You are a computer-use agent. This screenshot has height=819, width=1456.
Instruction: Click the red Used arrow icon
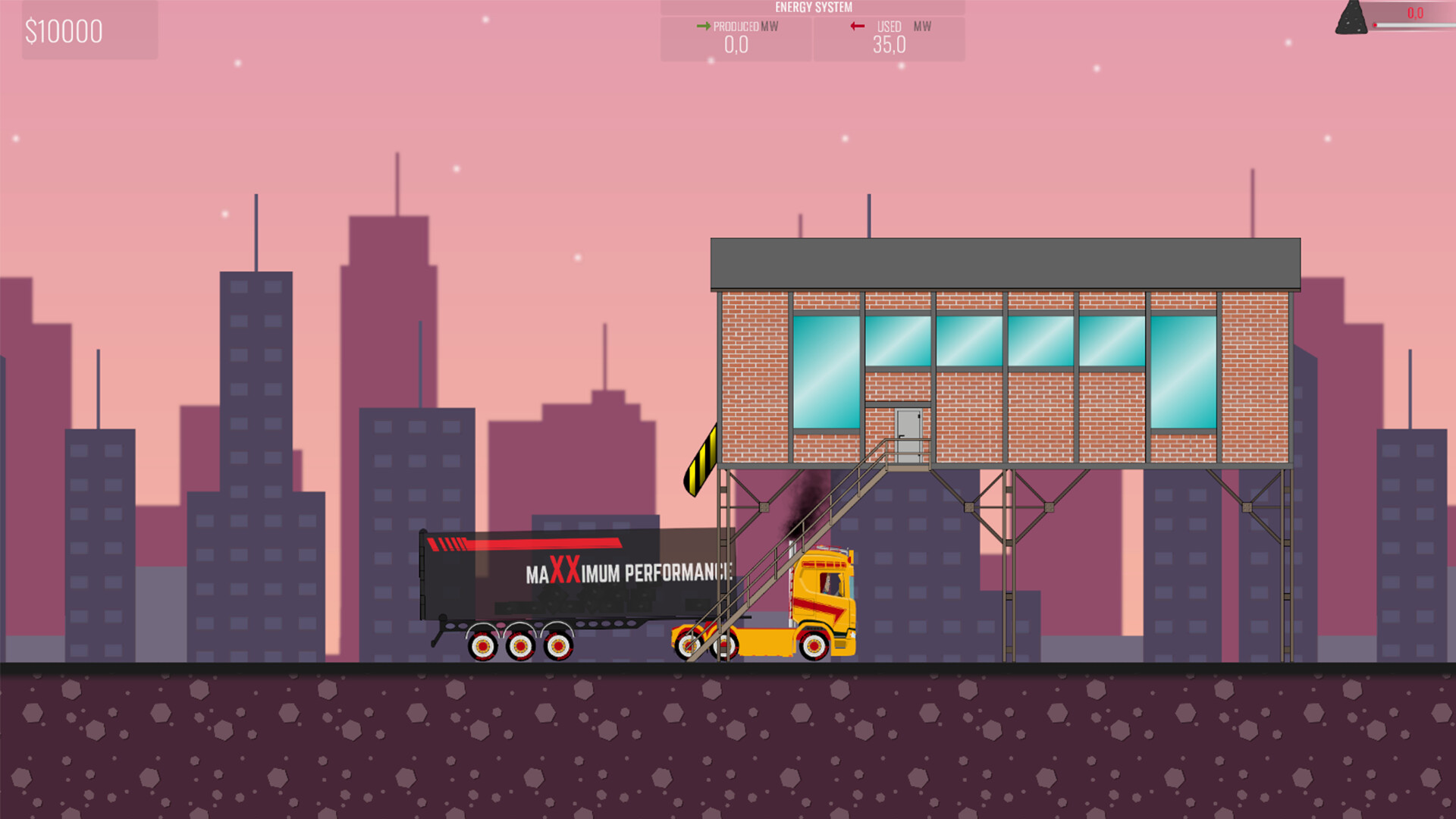pyautogui.click(x=857, y=27)
